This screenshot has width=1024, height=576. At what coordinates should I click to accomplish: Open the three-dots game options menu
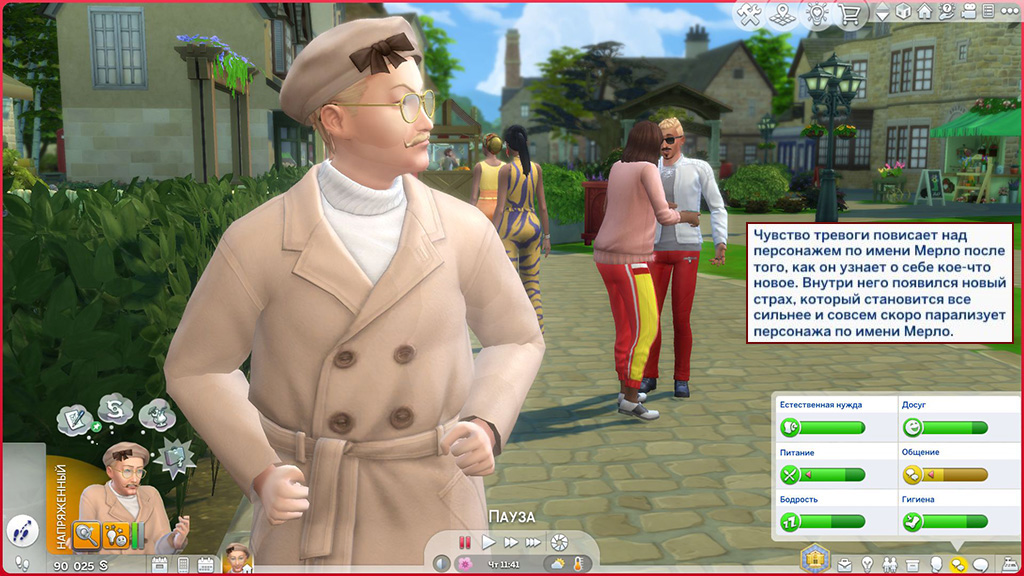[1010, 13]
